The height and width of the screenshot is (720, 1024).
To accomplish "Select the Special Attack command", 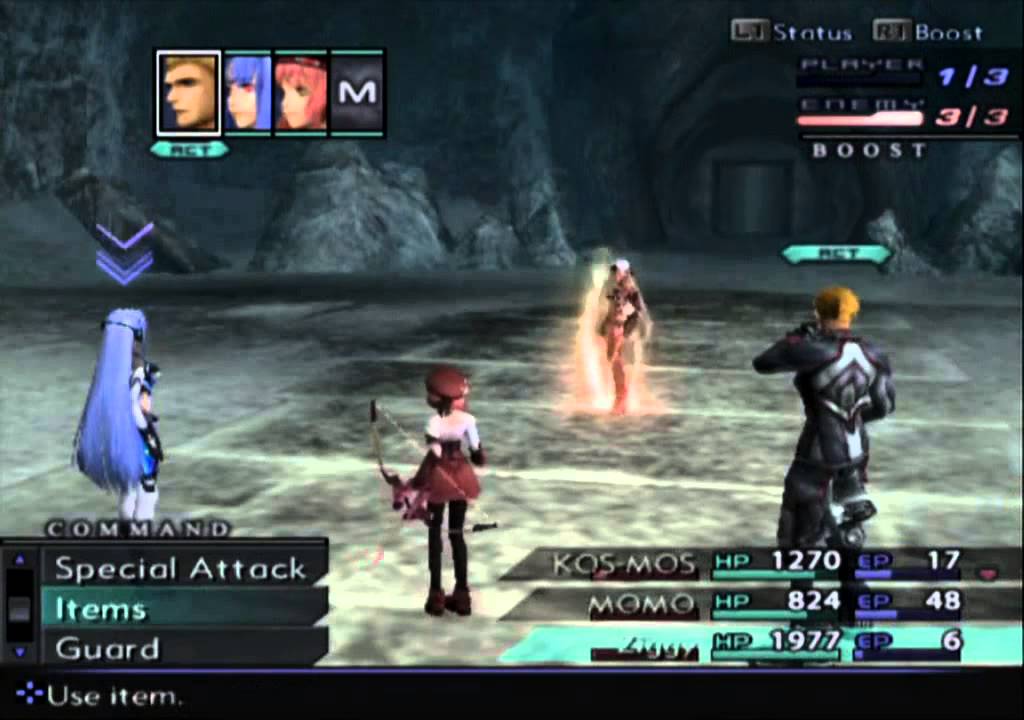I will click(180, 569).
